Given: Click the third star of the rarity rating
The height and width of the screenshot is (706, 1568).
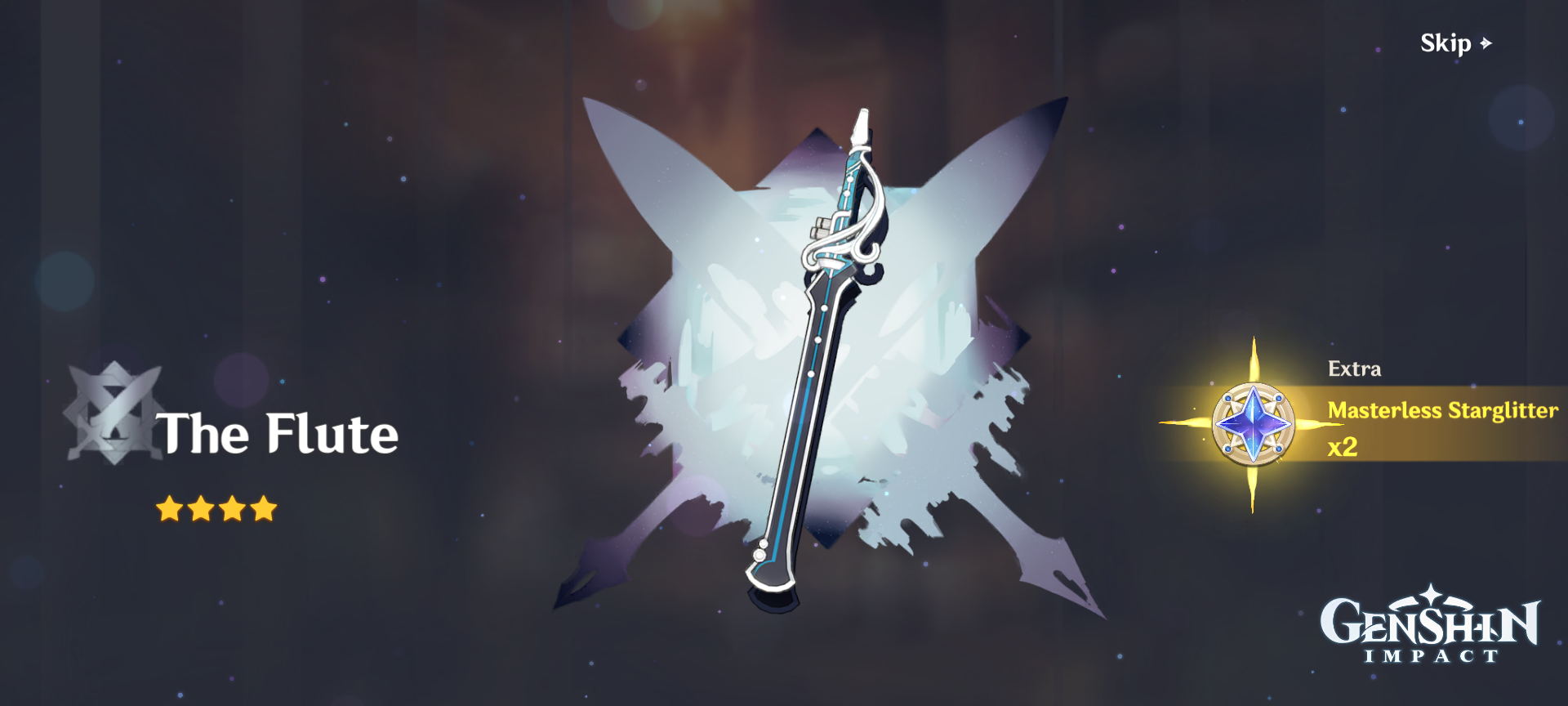Looking at the screenshot, I should (x=231, y=508).
